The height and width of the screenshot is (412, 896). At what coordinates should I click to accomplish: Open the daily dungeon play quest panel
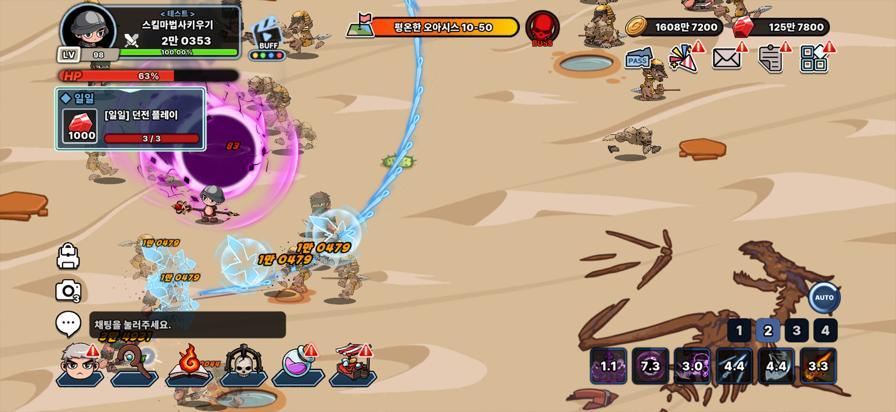pyautogui.click(x=131, y=120)
